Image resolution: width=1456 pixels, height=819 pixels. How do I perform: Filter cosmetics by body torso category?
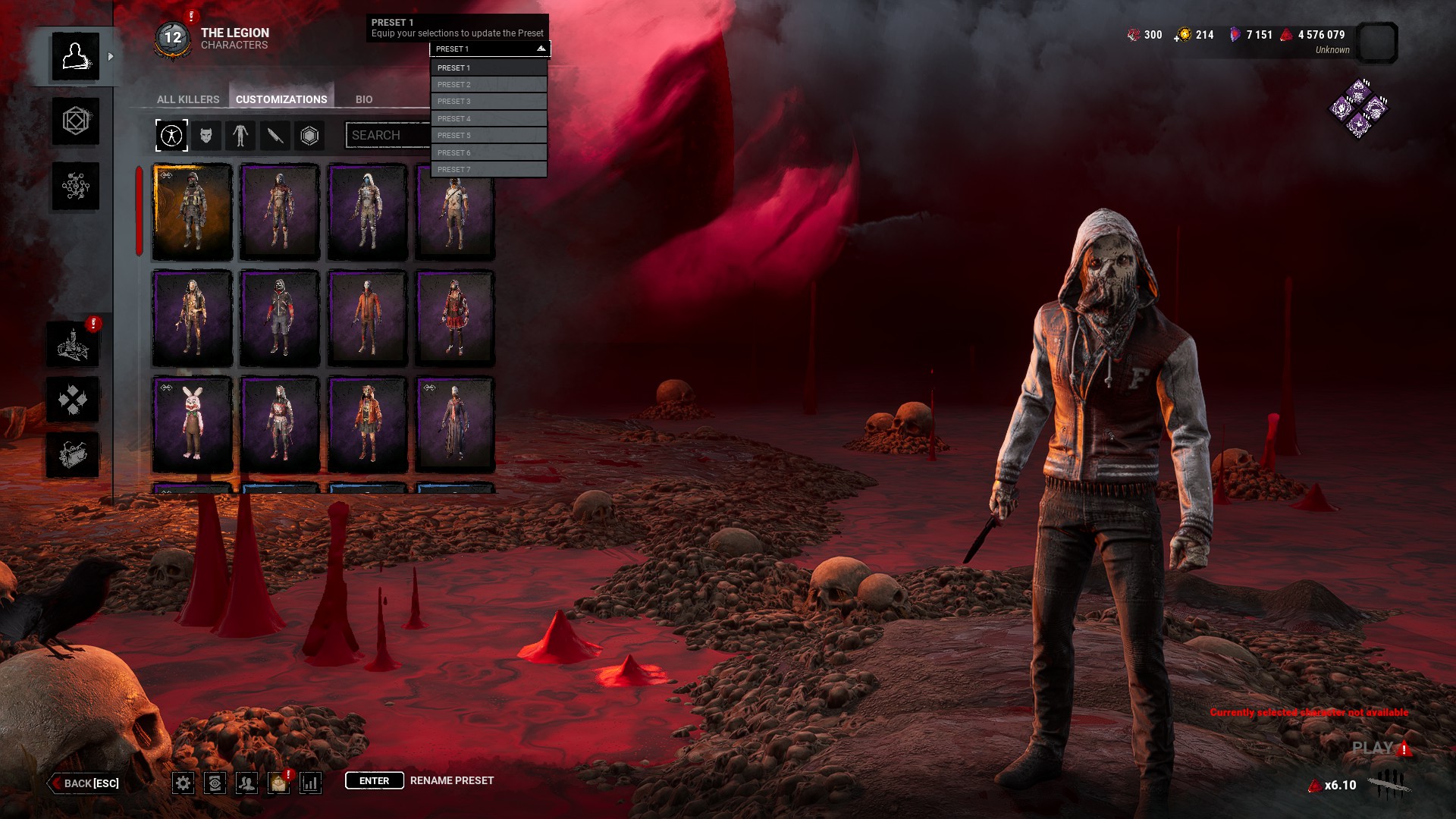pyautogui.click(x=240, y=136)
